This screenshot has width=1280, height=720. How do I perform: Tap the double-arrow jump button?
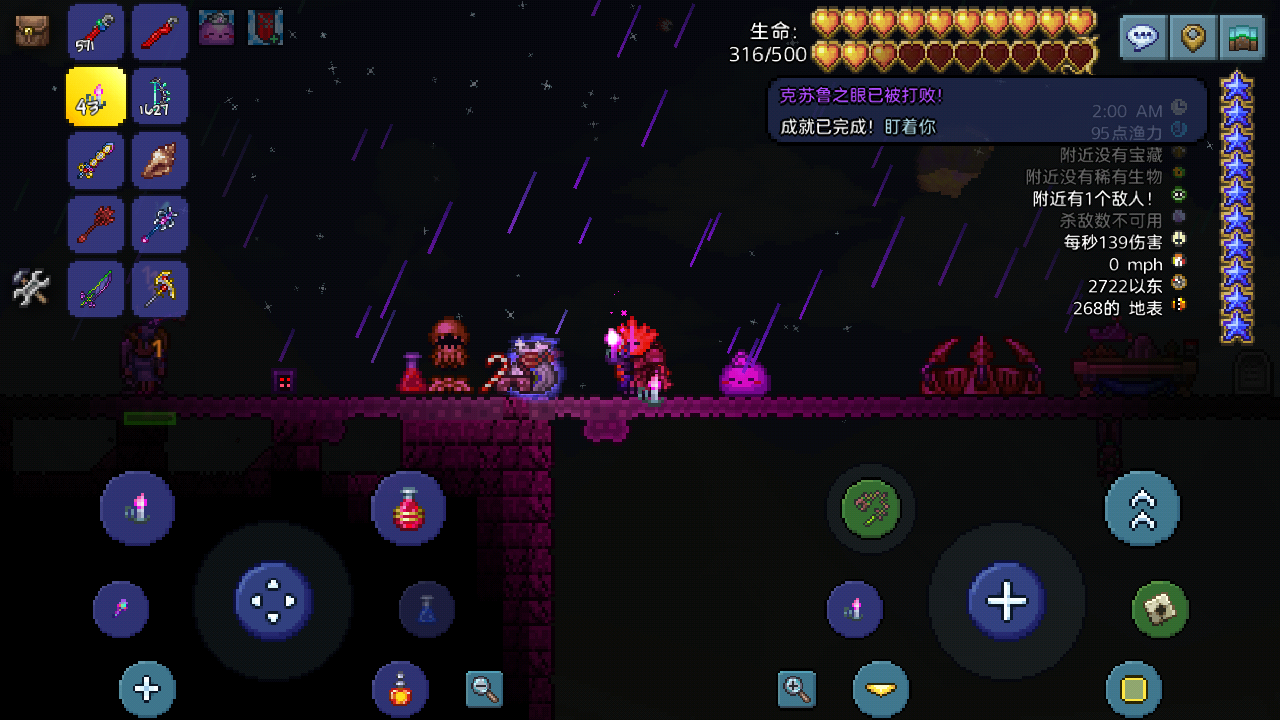[1142, 508]
